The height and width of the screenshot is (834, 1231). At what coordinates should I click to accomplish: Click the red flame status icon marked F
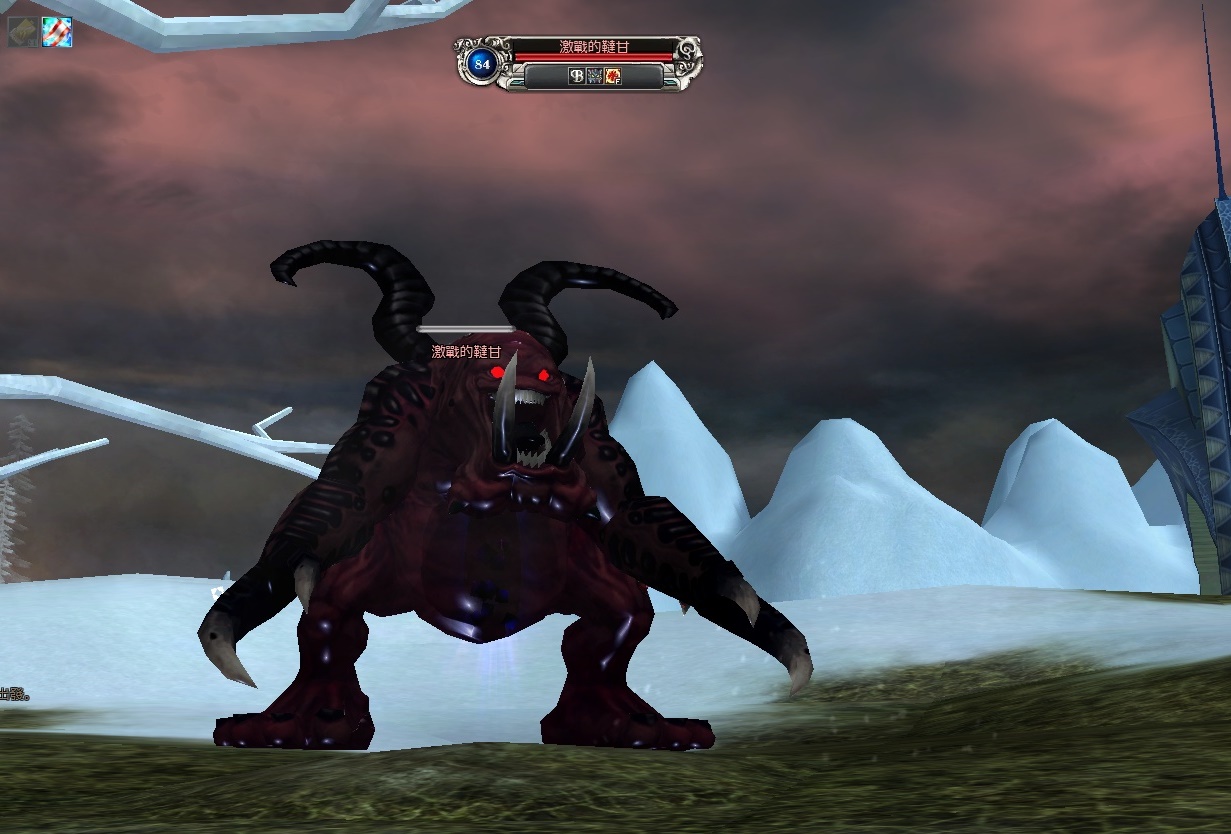pyautogui.click(x=612, y=76)
